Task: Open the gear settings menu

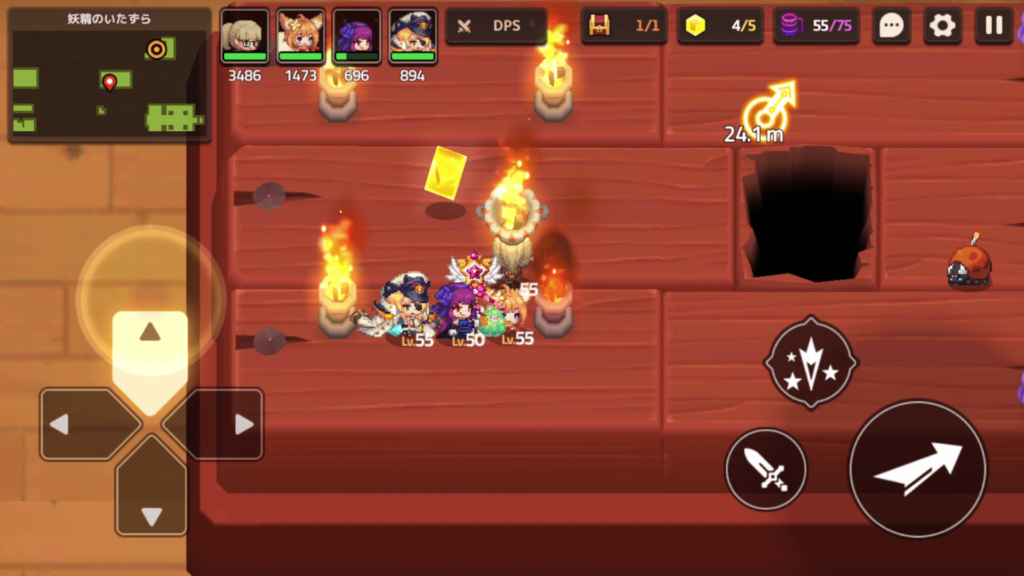Action: (942, 26)
